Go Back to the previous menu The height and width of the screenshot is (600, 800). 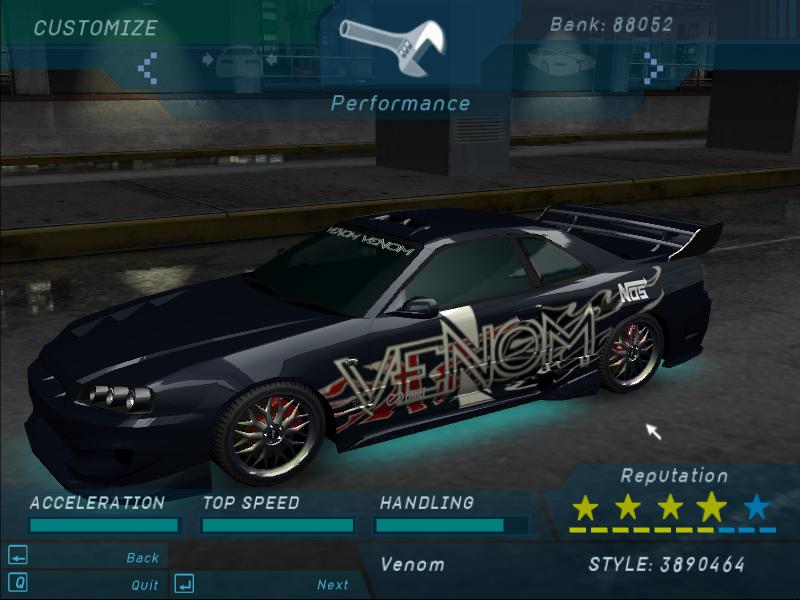[x=142, y=557]
